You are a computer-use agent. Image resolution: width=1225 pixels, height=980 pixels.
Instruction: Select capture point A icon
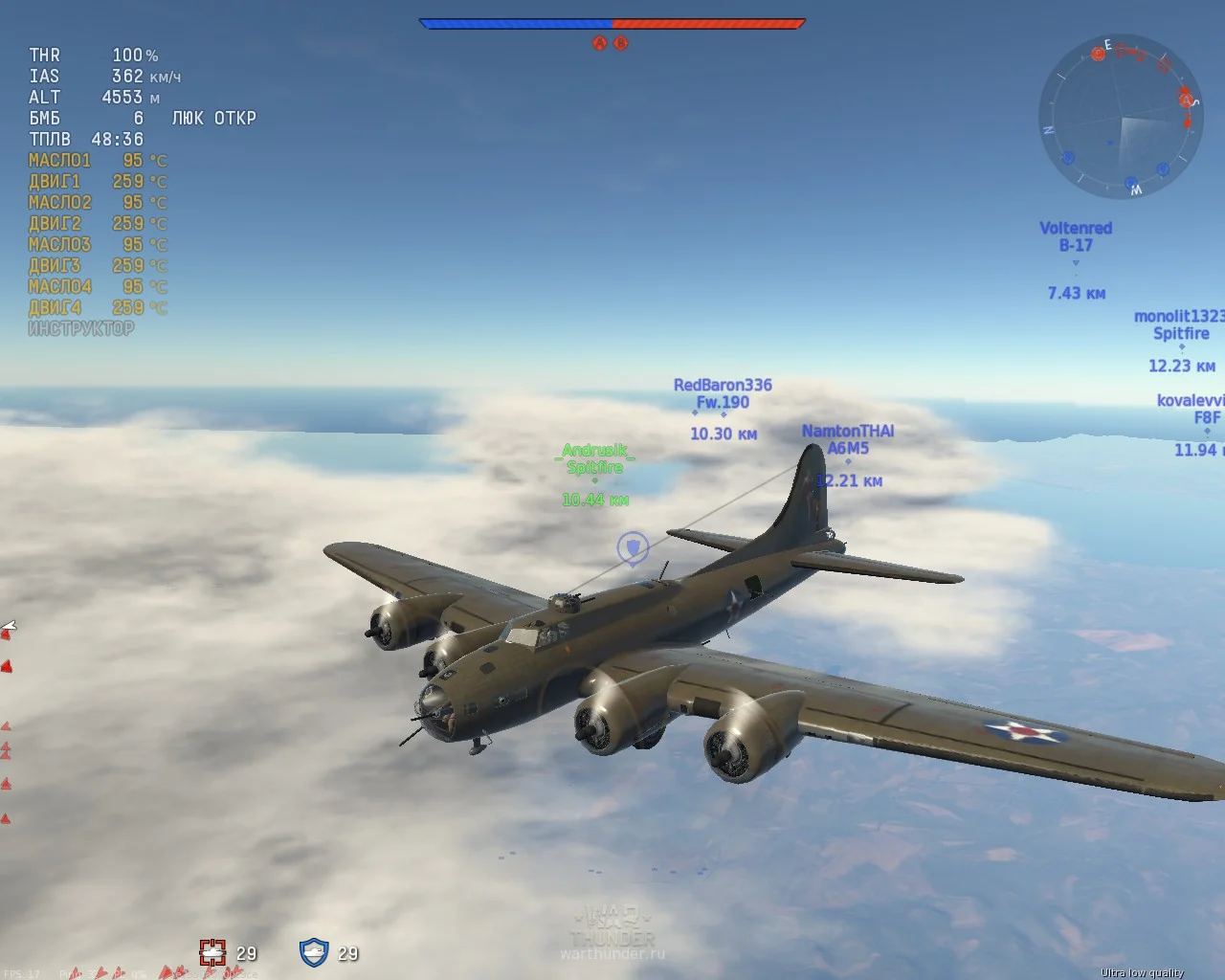600,43
